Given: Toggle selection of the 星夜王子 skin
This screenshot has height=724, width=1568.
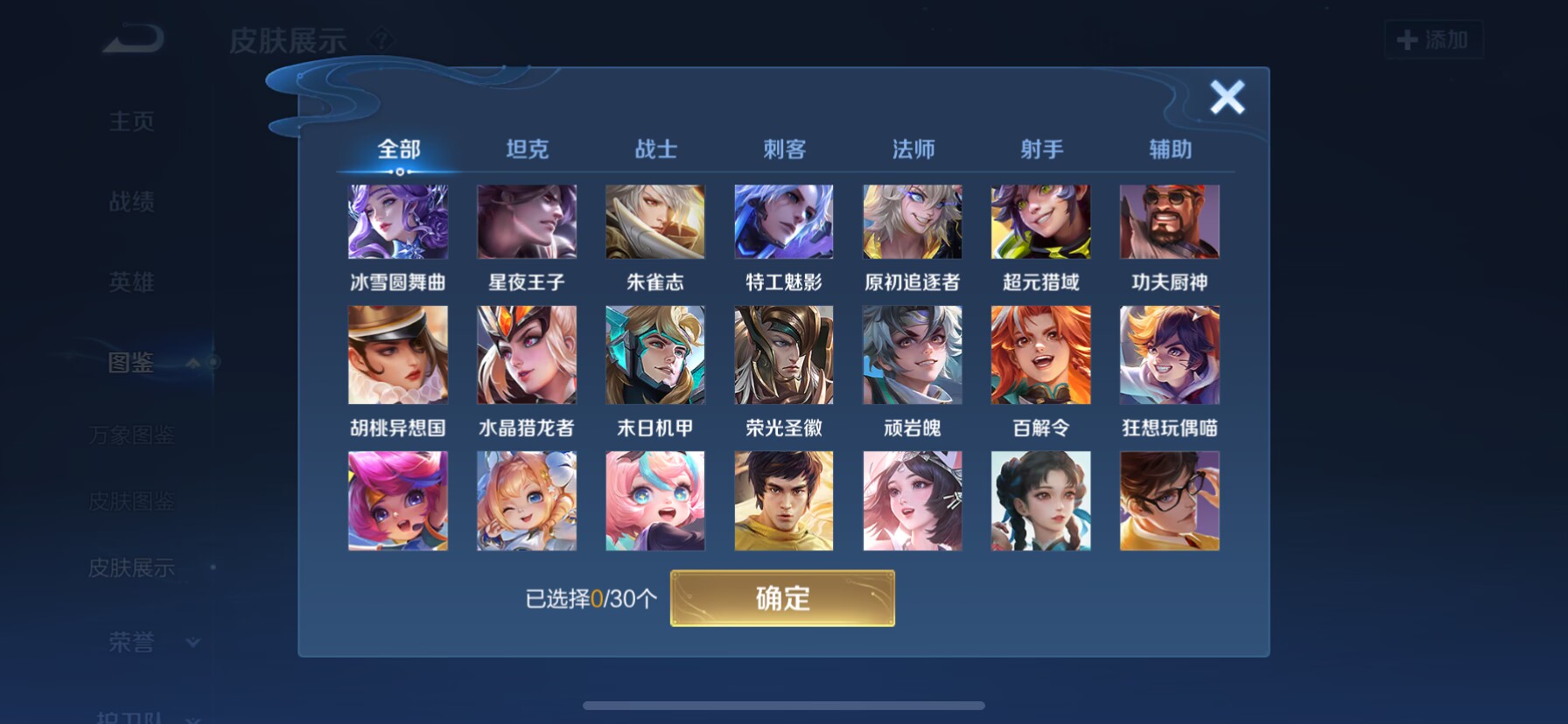Looking at the screenshot, I should click(526, 221).
